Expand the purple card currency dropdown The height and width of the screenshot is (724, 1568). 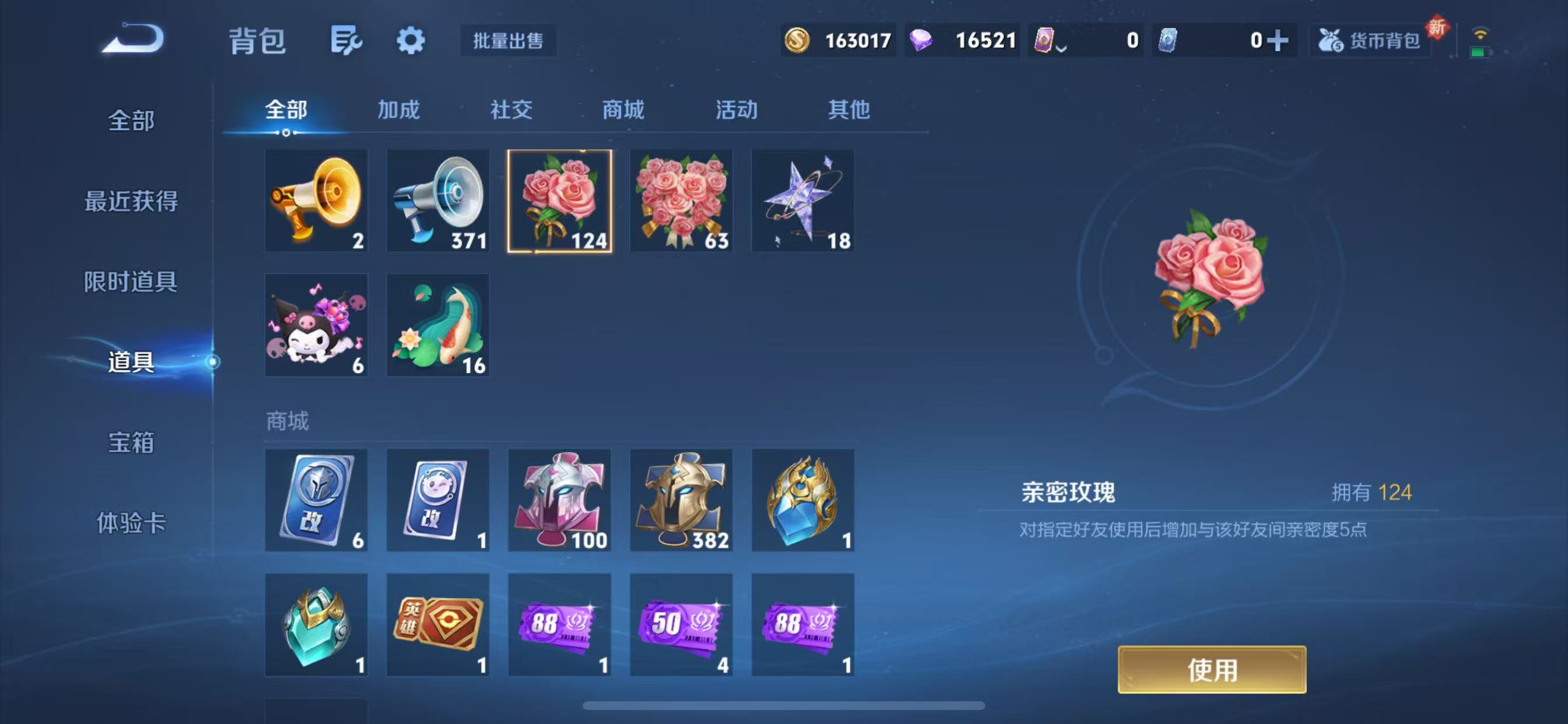pos(1061,43)
